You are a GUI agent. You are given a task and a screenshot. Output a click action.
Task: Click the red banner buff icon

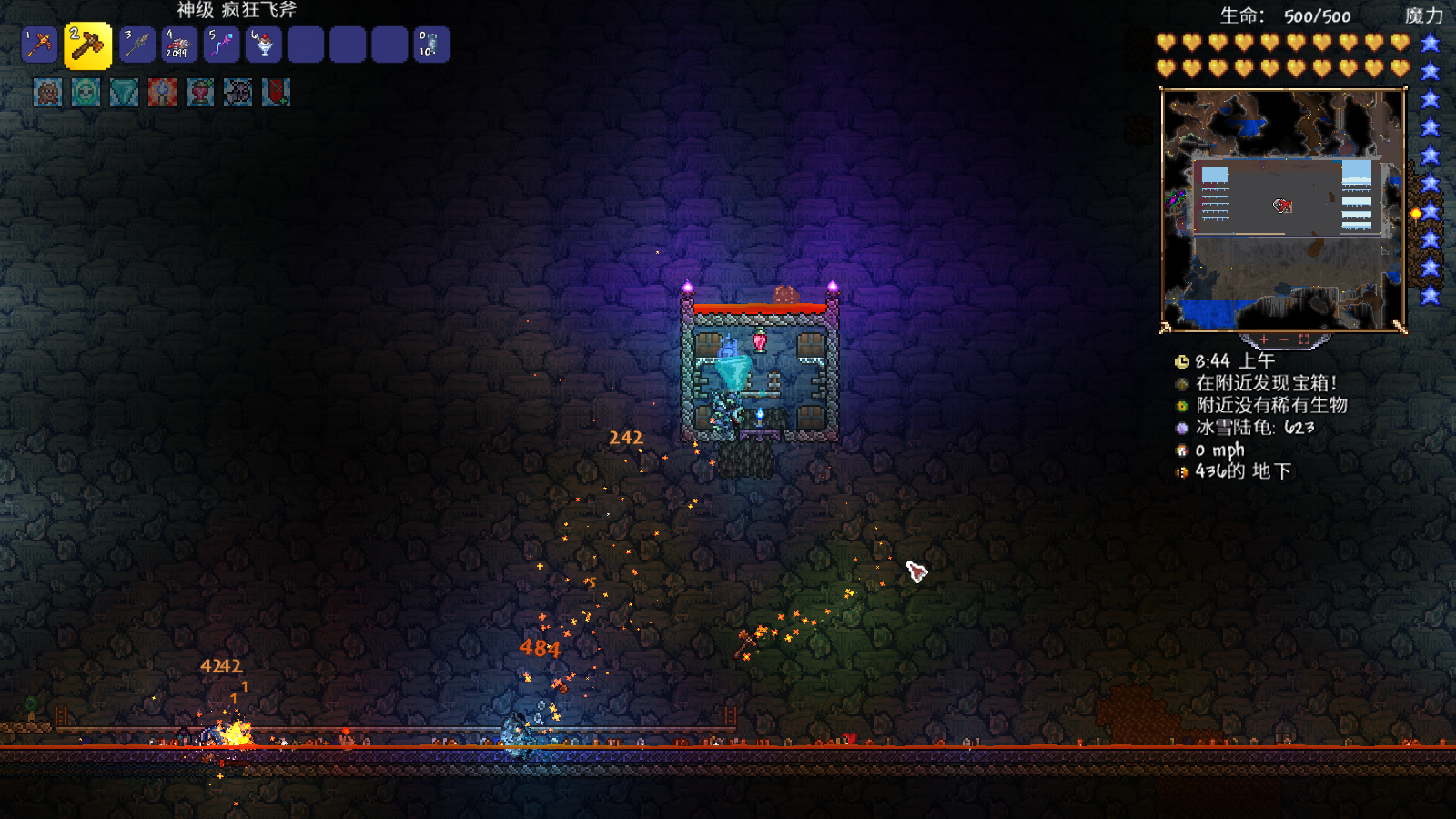(x=276, y=92)
